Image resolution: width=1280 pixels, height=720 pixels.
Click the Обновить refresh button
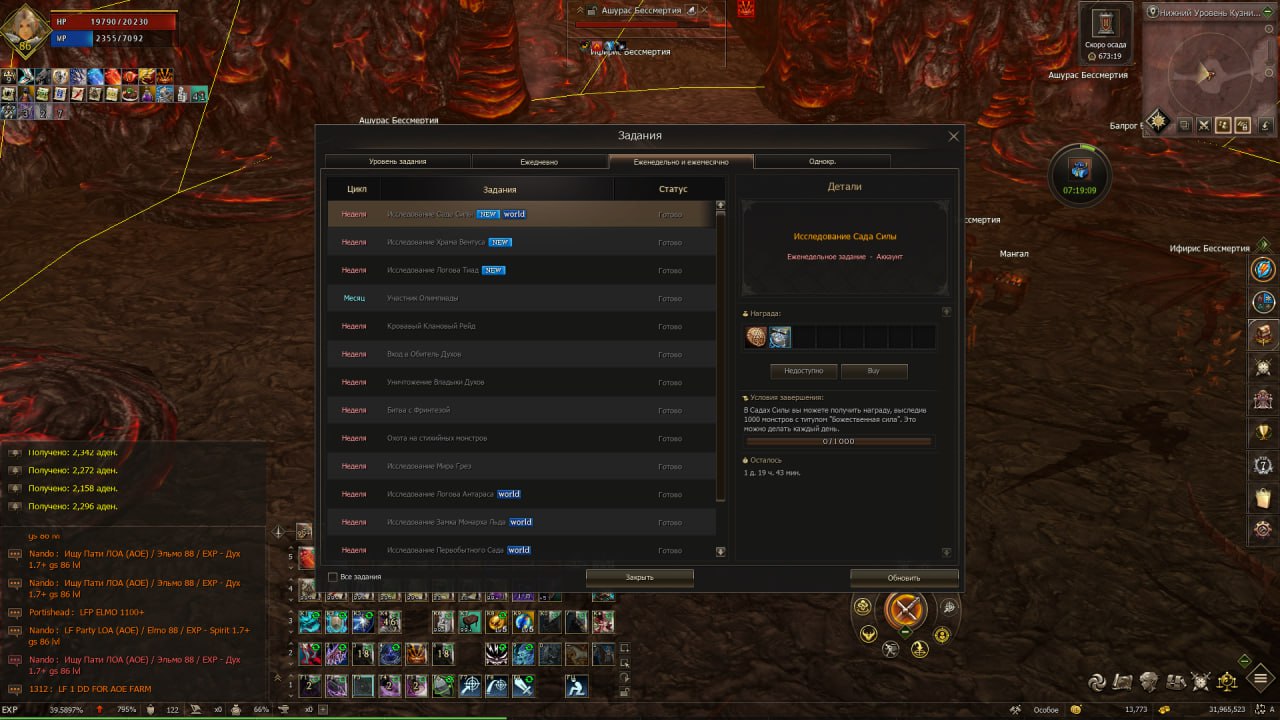coord(903,577)
